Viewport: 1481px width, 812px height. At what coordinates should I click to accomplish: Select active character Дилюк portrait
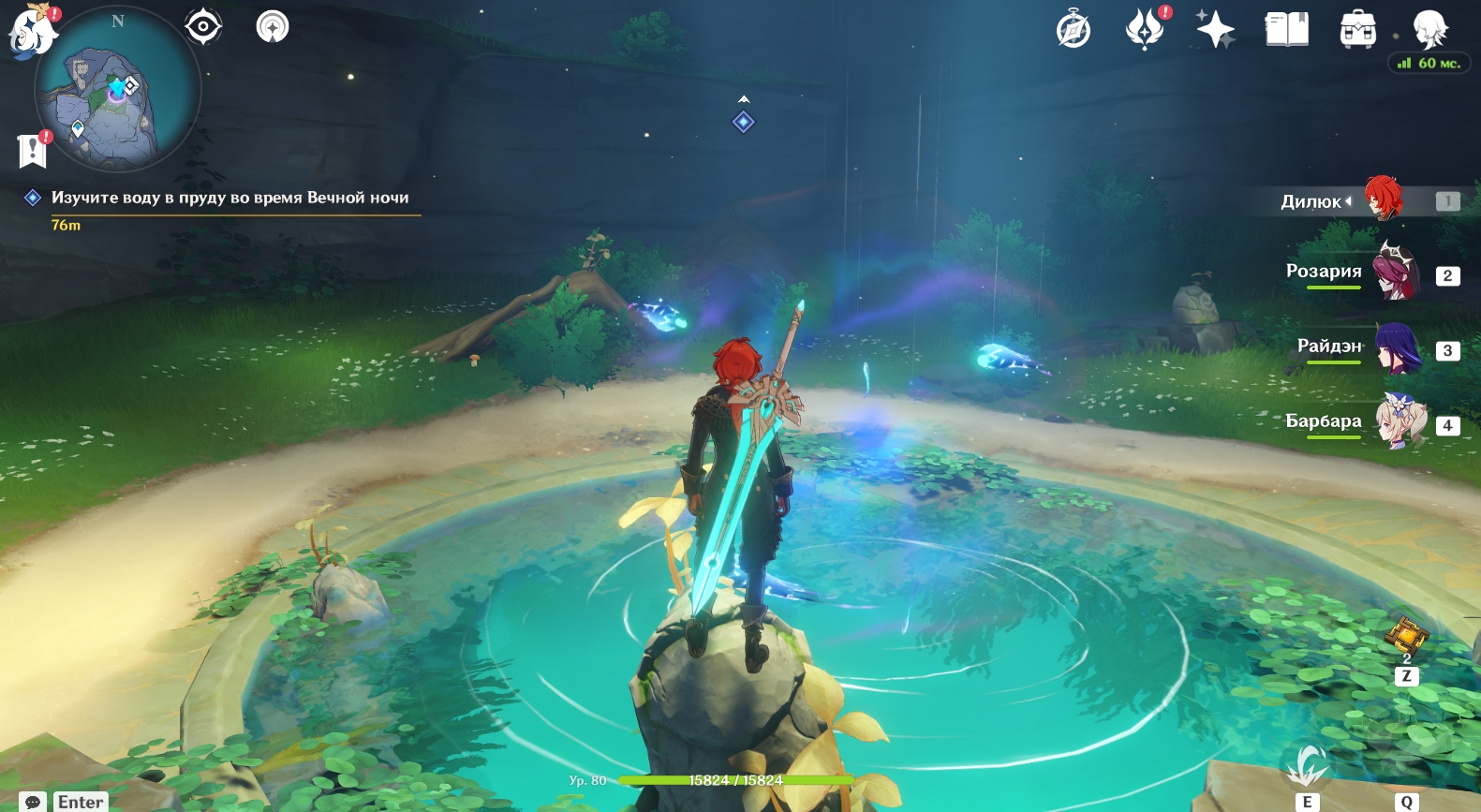pyautogui.click(x=1383, y=199)
